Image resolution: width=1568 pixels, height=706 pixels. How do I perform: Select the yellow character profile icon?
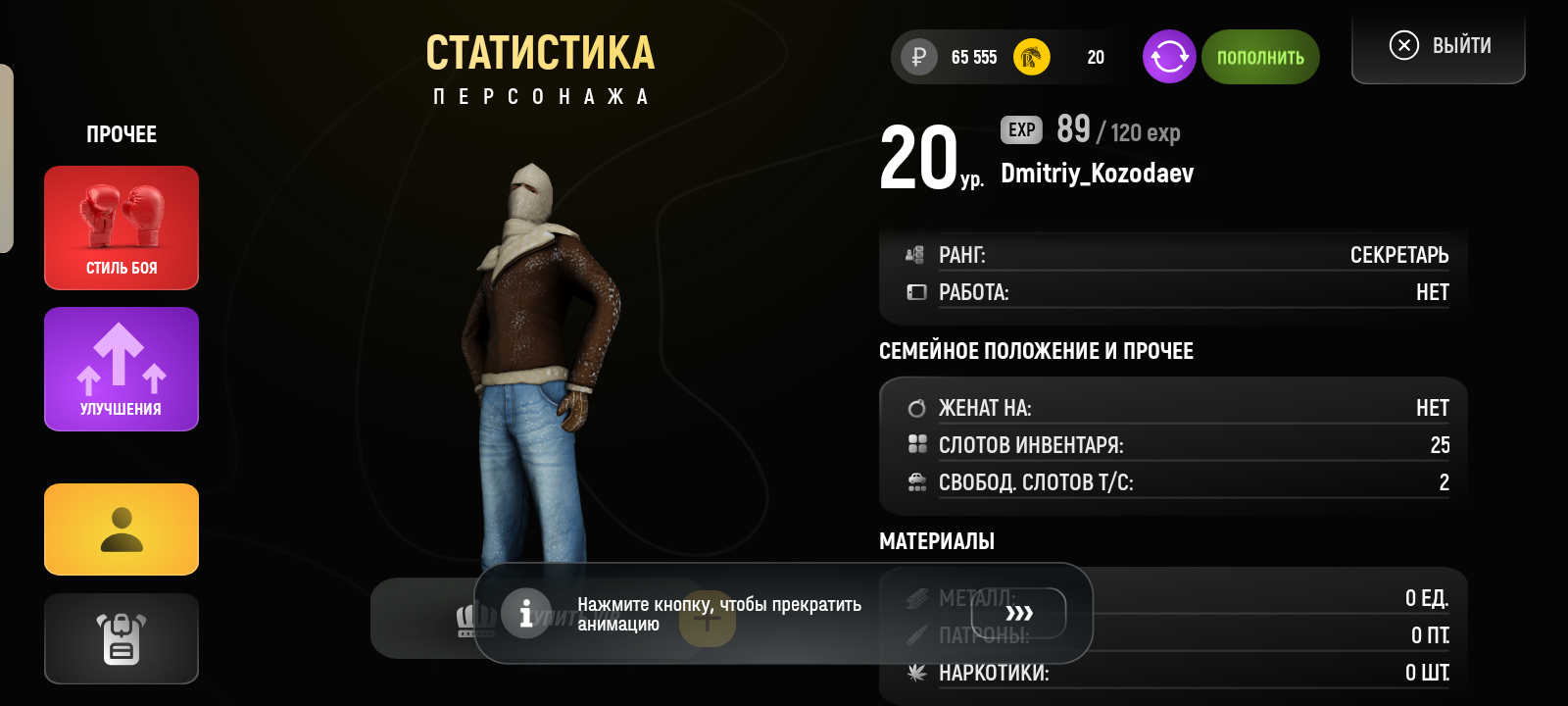click(121, 529)
